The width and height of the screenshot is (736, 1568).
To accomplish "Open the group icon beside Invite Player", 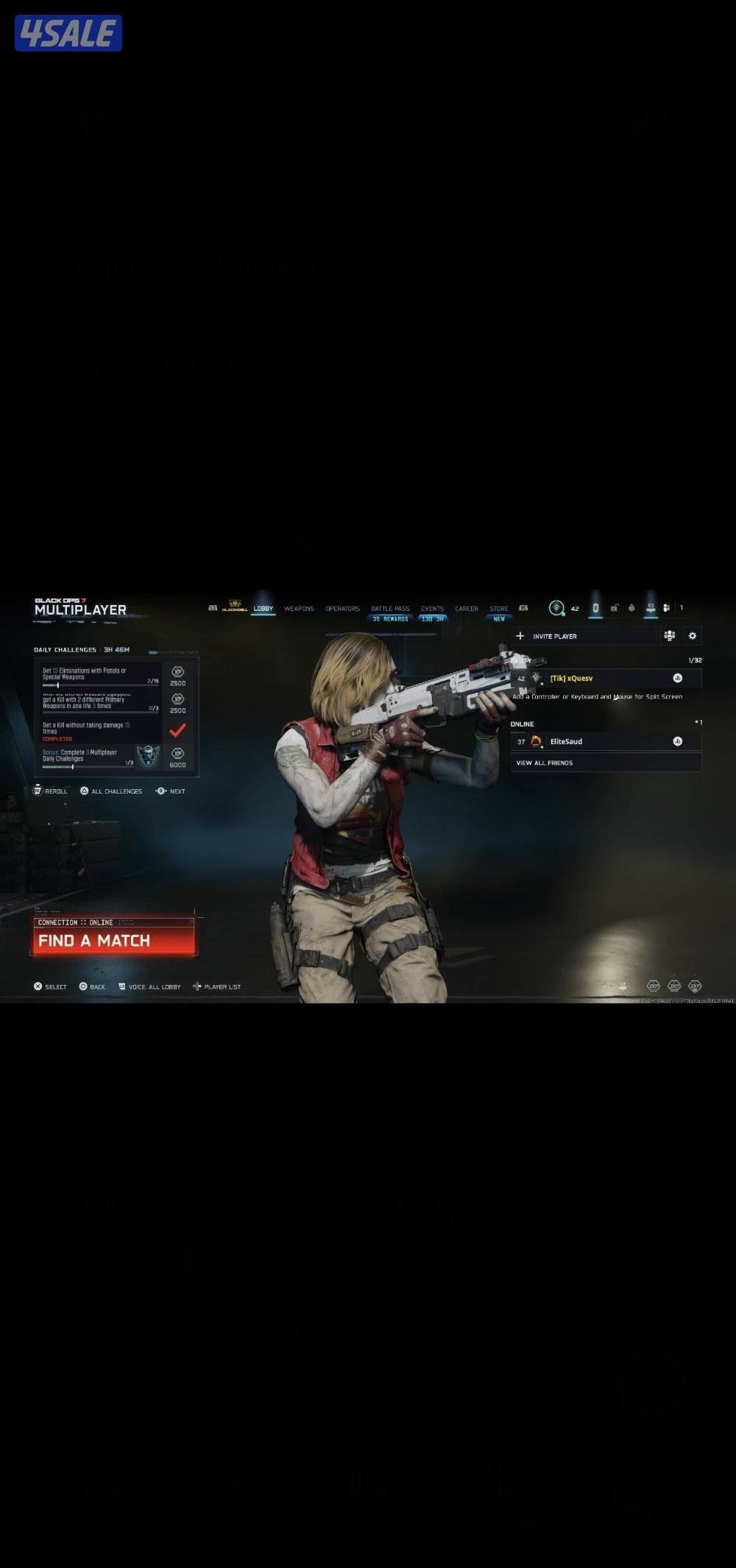I will coord(669,636).
